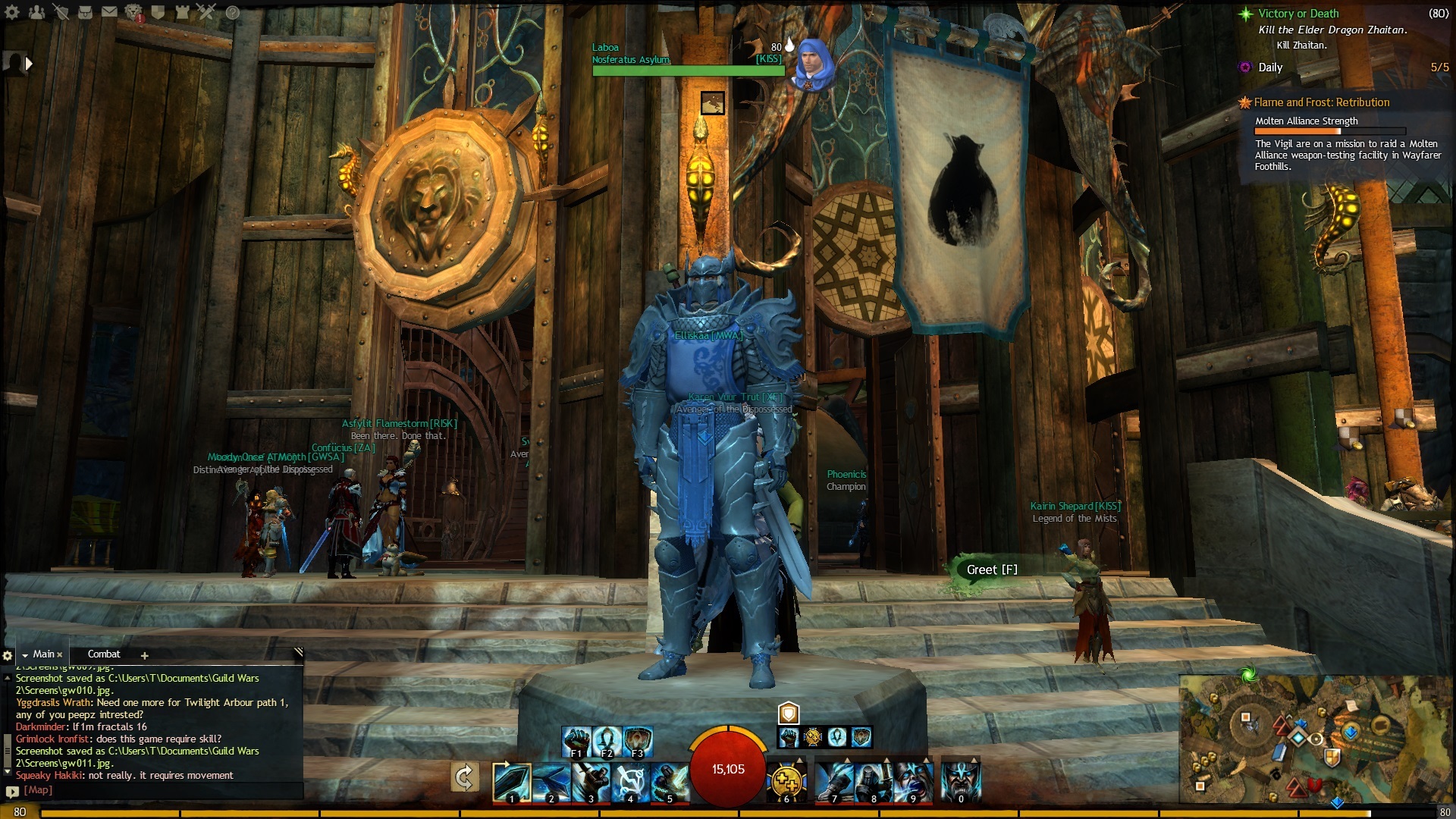This screenshot has width=1456, height=819.
Task: Open the question mark help icon
Action: [233, 12]
